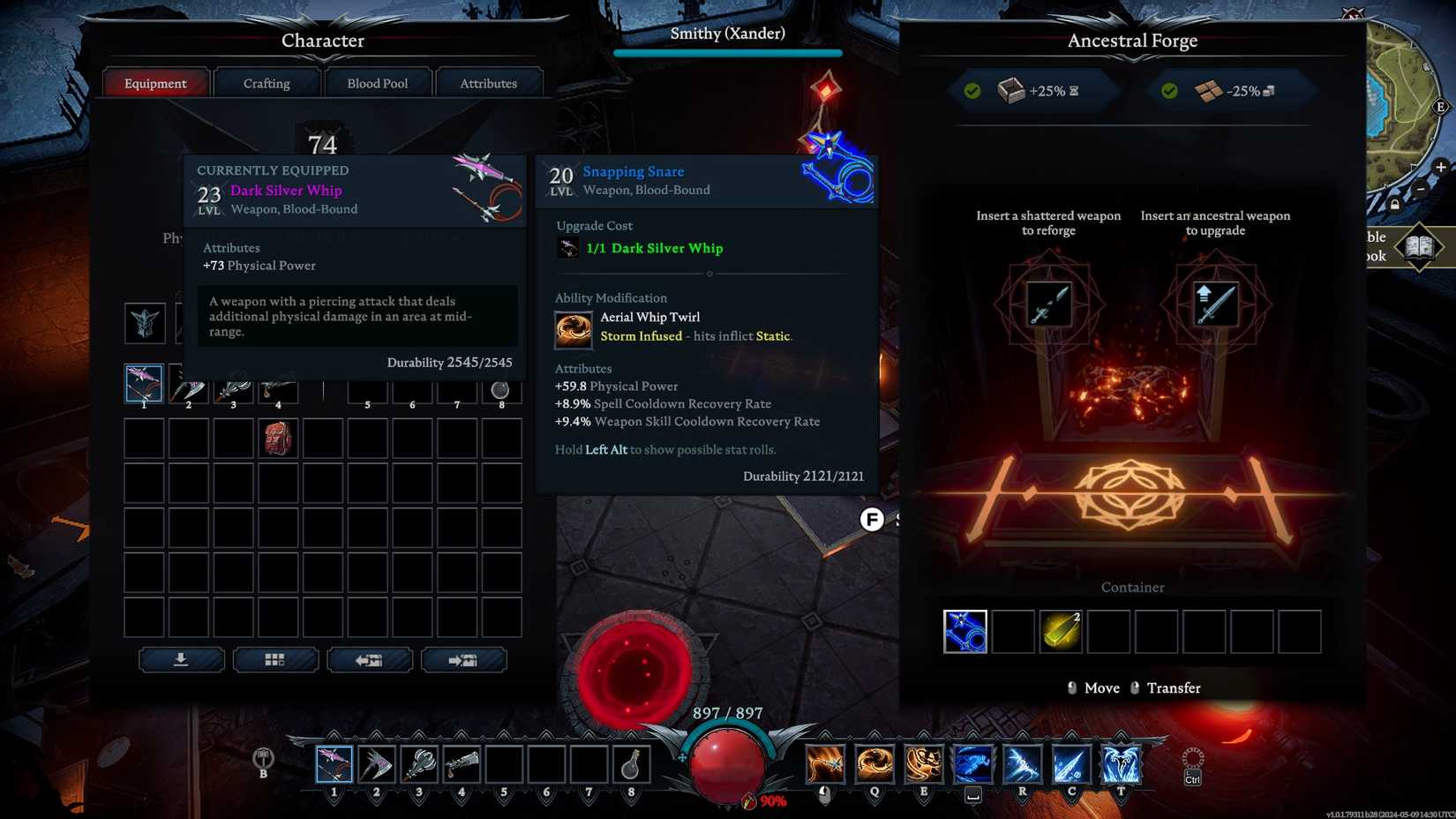Select the red pouch item in the inventory
Viewport: 1456px width, 819px height.
pos(278,439)
